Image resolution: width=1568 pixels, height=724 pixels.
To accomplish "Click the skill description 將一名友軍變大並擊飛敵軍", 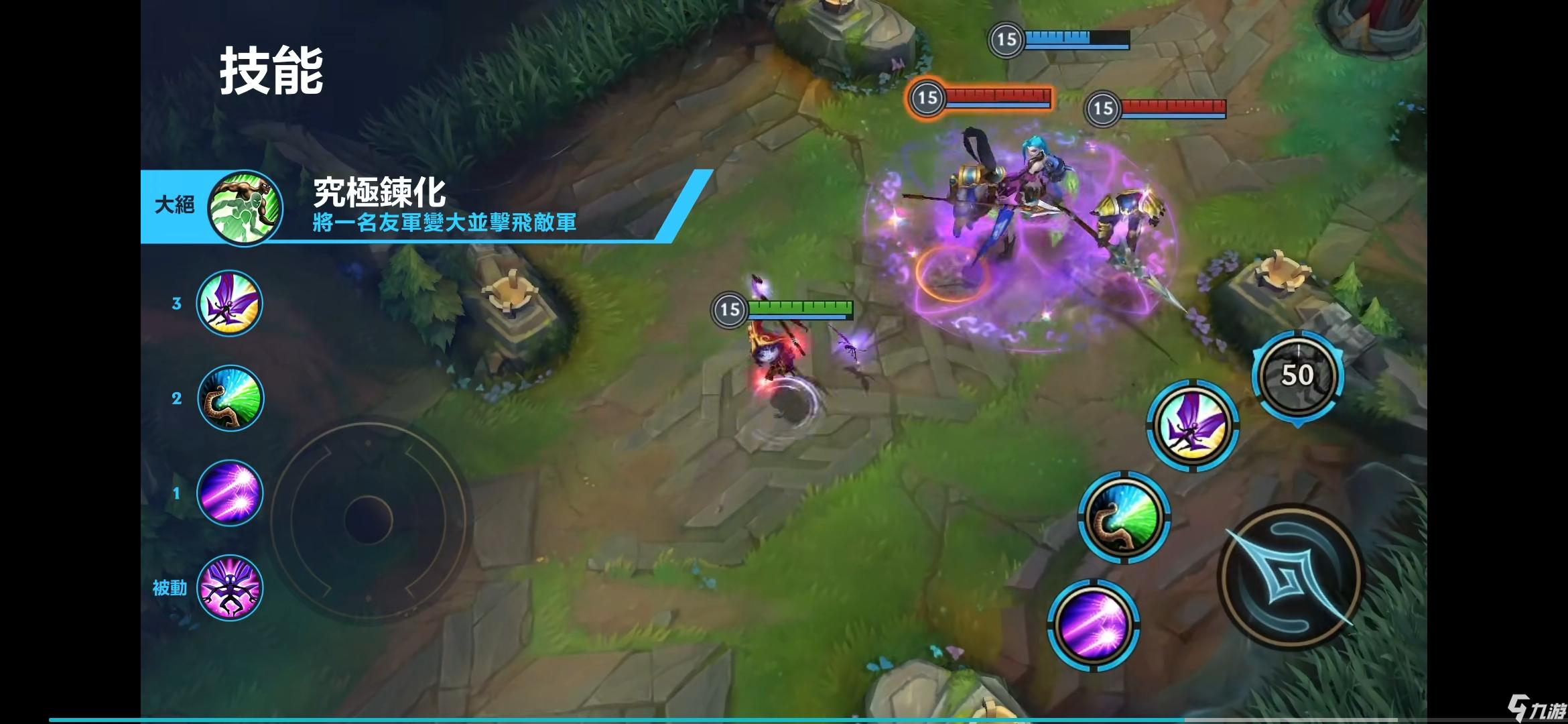I will (442, 227).
